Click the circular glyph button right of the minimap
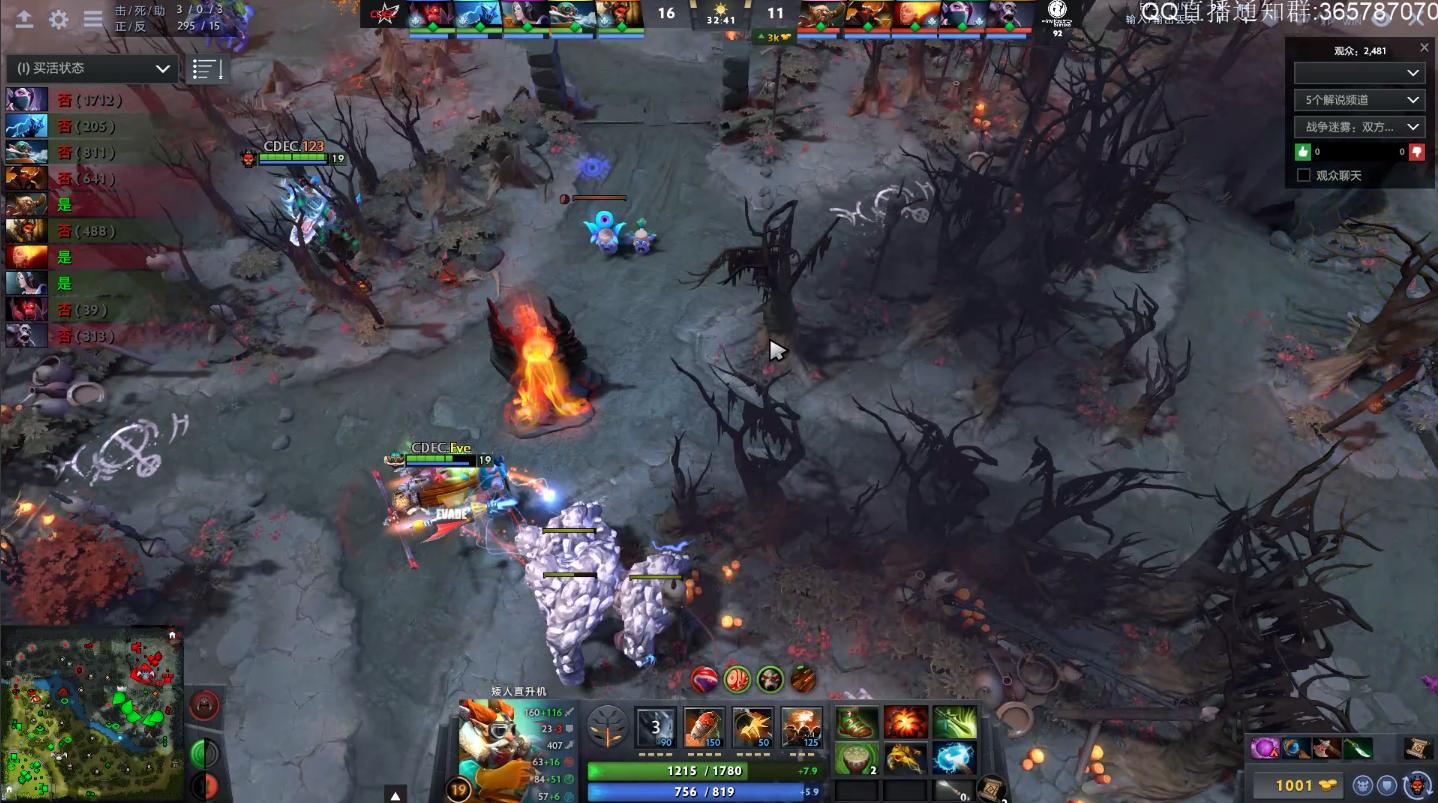 point(204,705)
